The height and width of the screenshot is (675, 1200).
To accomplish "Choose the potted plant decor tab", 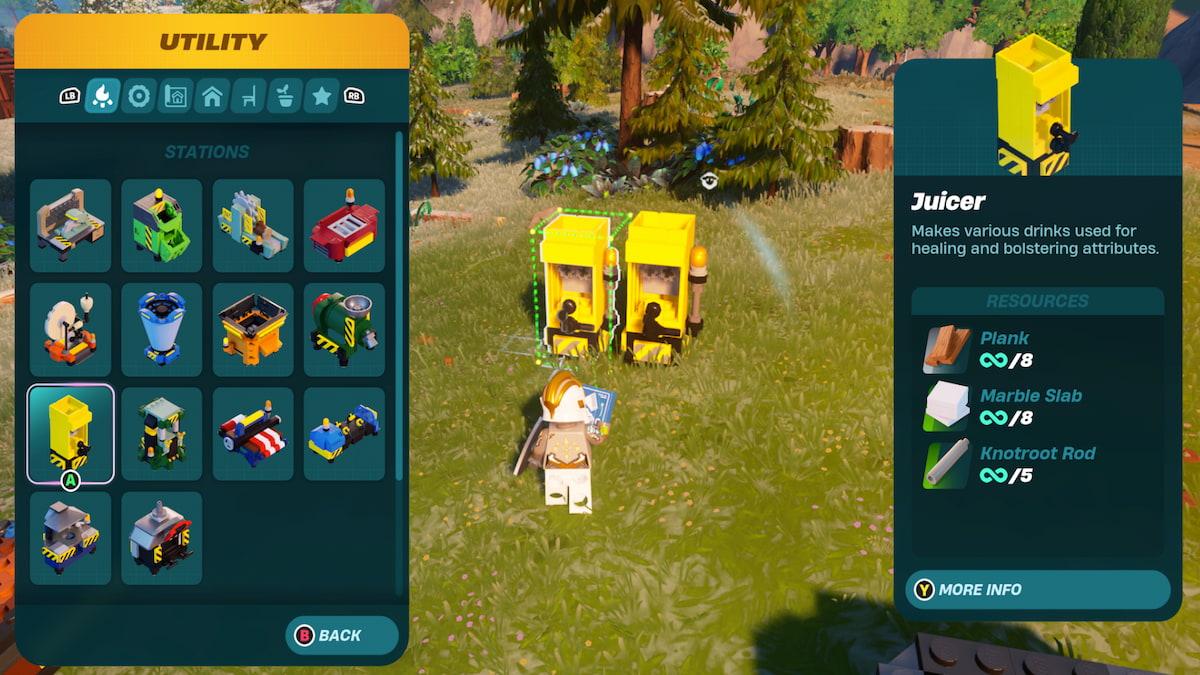I will tap(285, 96).
